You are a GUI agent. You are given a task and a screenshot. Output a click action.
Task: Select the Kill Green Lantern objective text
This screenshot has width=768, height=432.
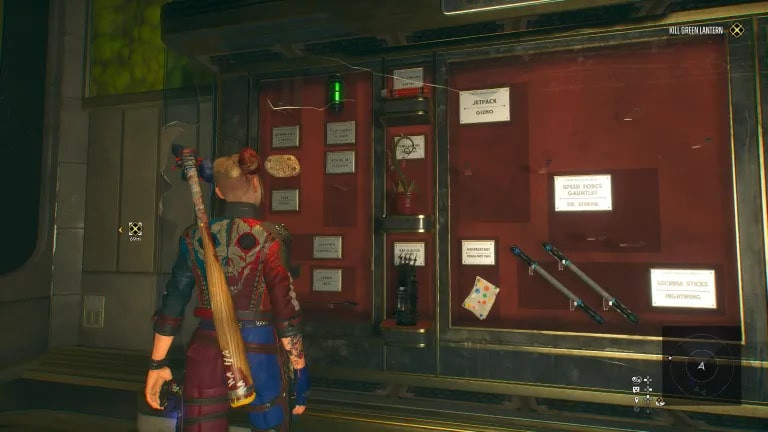point(697,30)
